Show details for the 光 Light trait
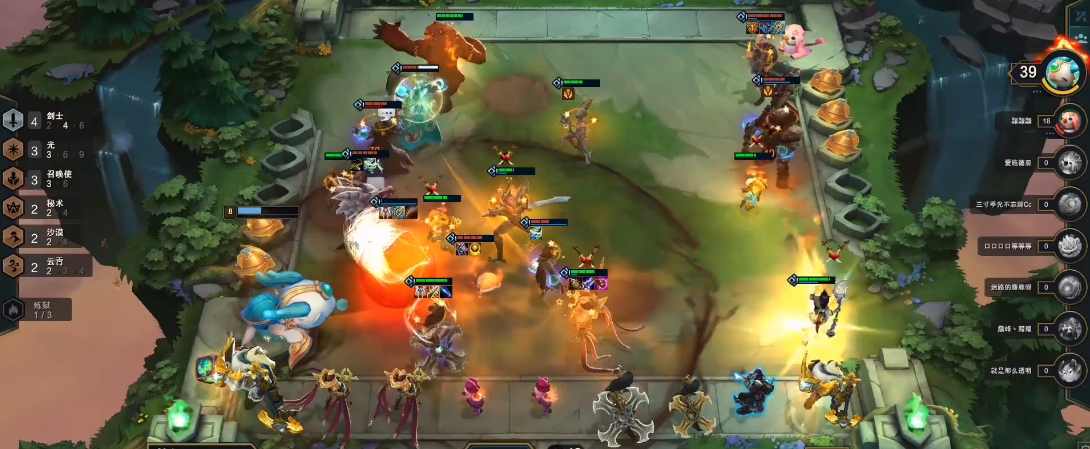Image resolution: width=1090 pixels, height=449 pixels. coord(45,150)
